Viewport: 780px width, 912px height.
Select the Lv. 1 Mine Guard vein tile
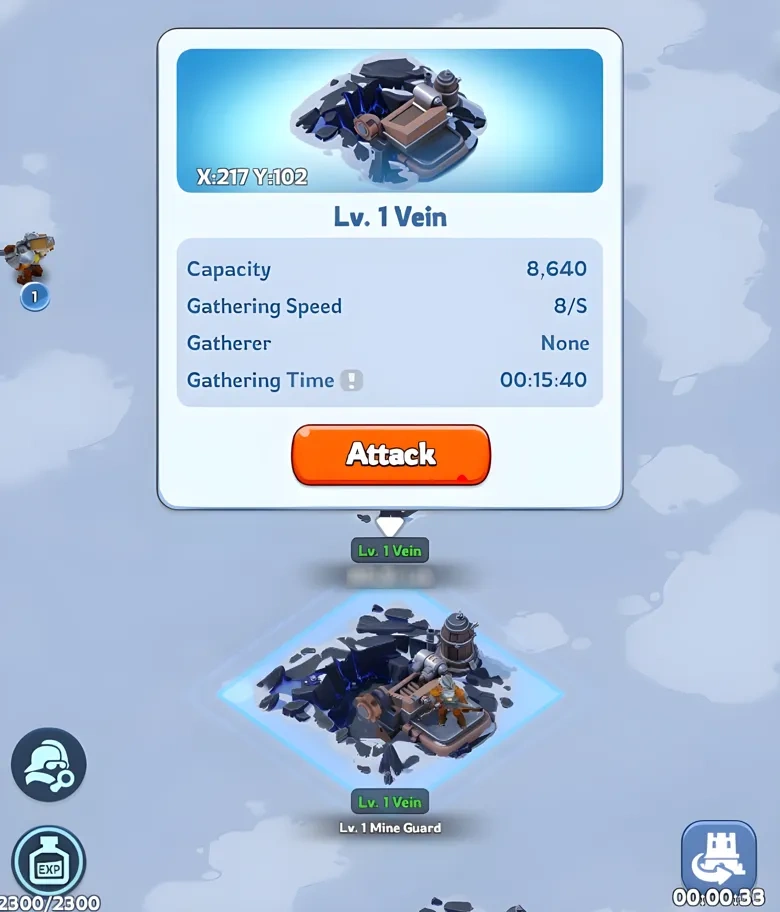point(392,690)
